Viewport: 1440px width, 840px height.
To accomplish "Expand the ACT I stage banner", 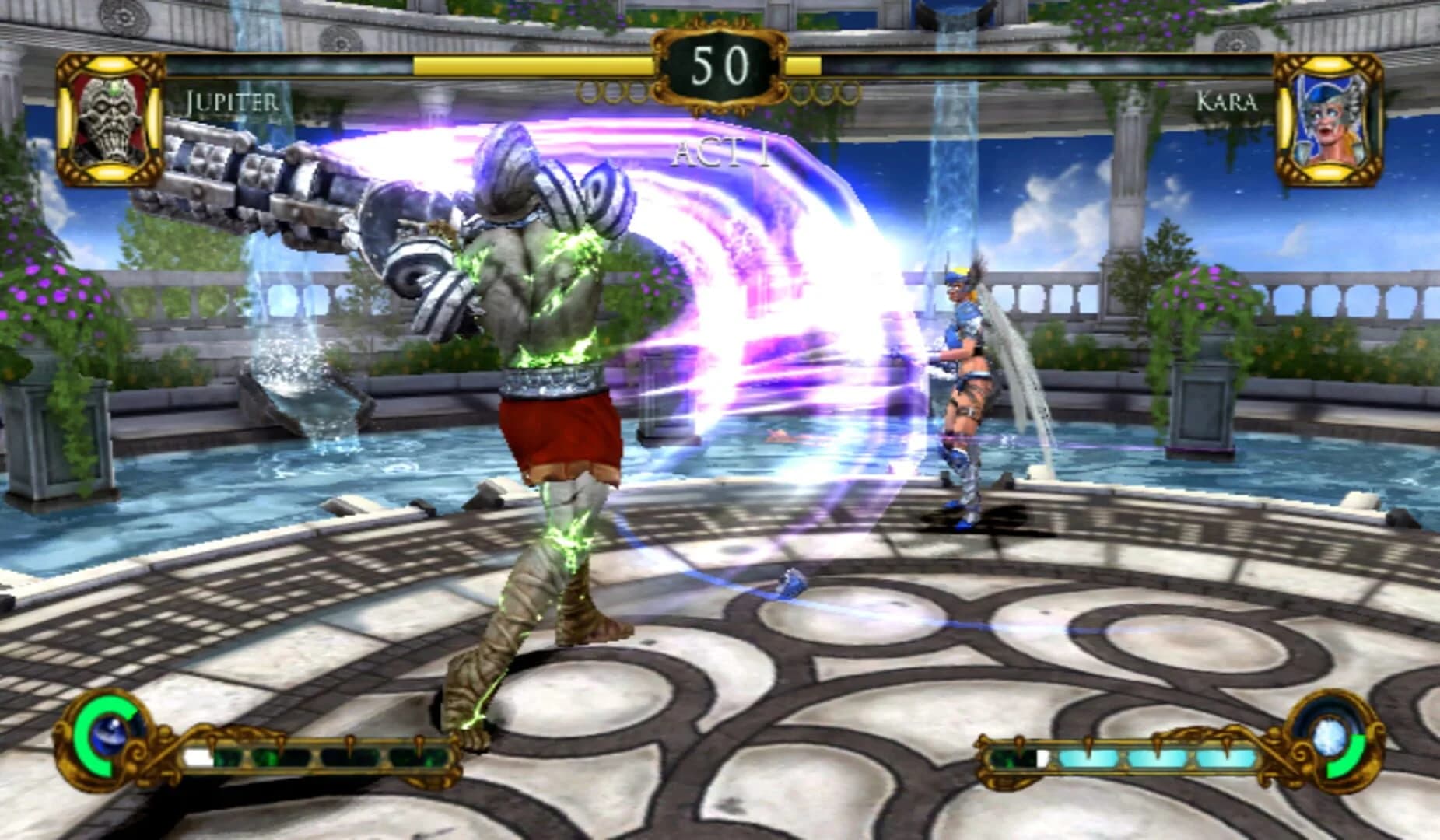I will pos(720,152).
